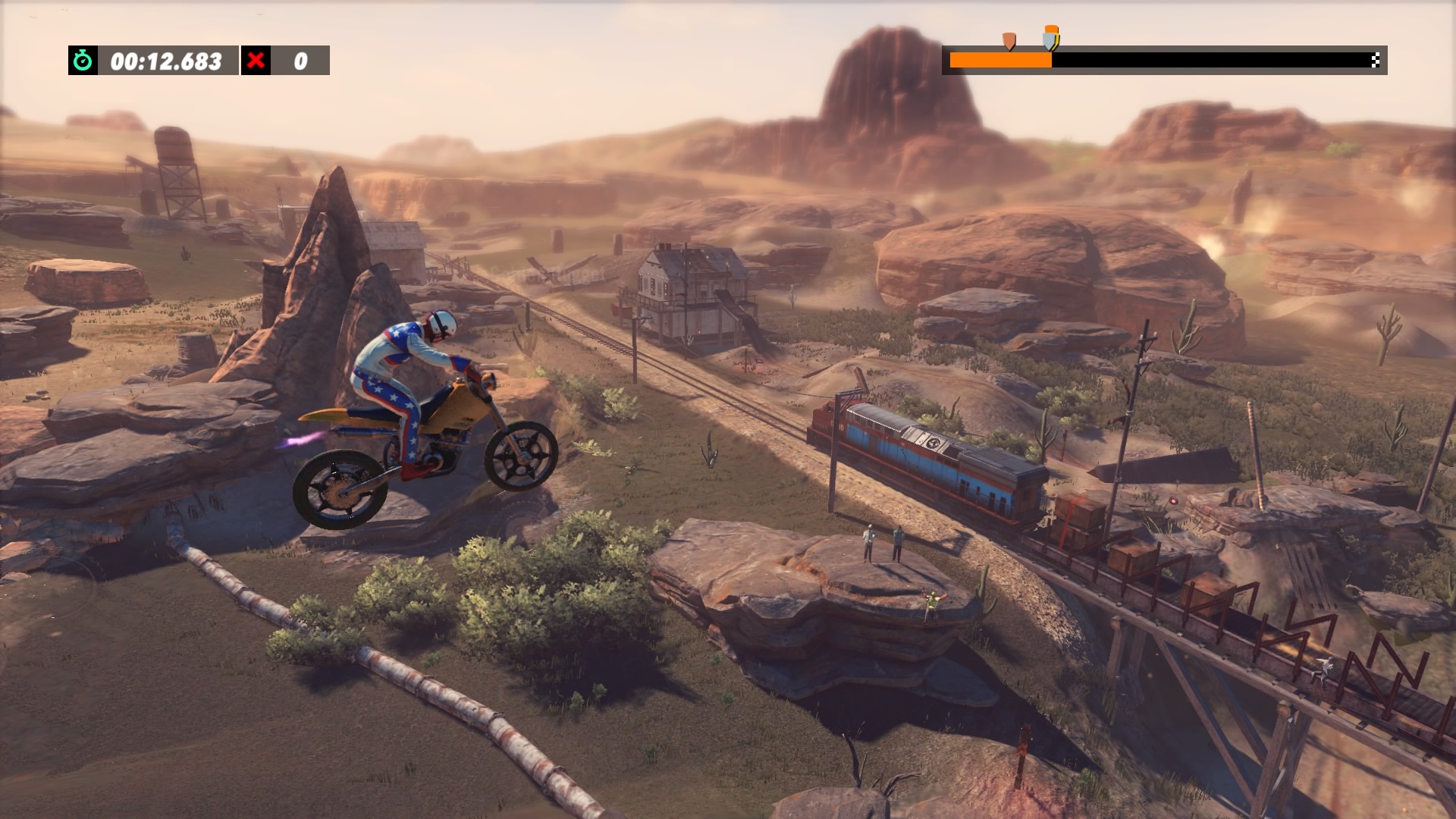Screen dimensions: 1456x819
Task: Select the silver medal marker on the progress bar
Action: pyautogui.click(x=1050, y=39)
